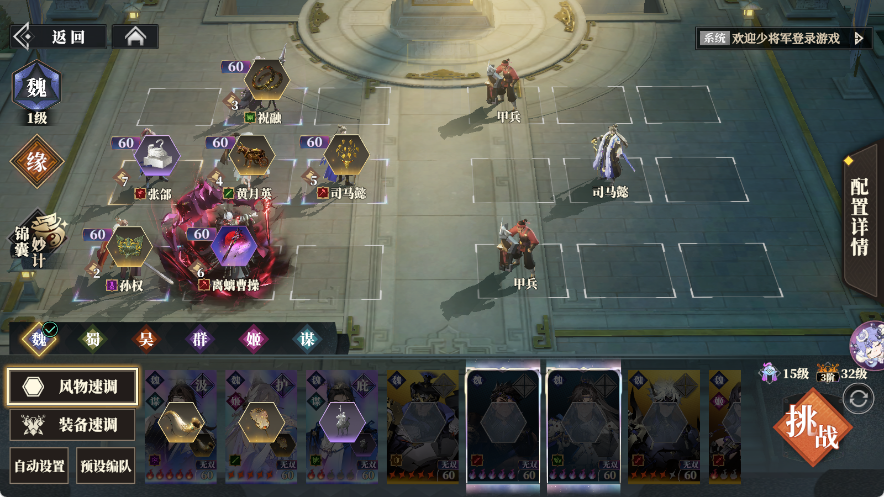This screenshot has width=884, height=497.
Task: Select the 装备速调 button
Action: [x=72, y=424]
